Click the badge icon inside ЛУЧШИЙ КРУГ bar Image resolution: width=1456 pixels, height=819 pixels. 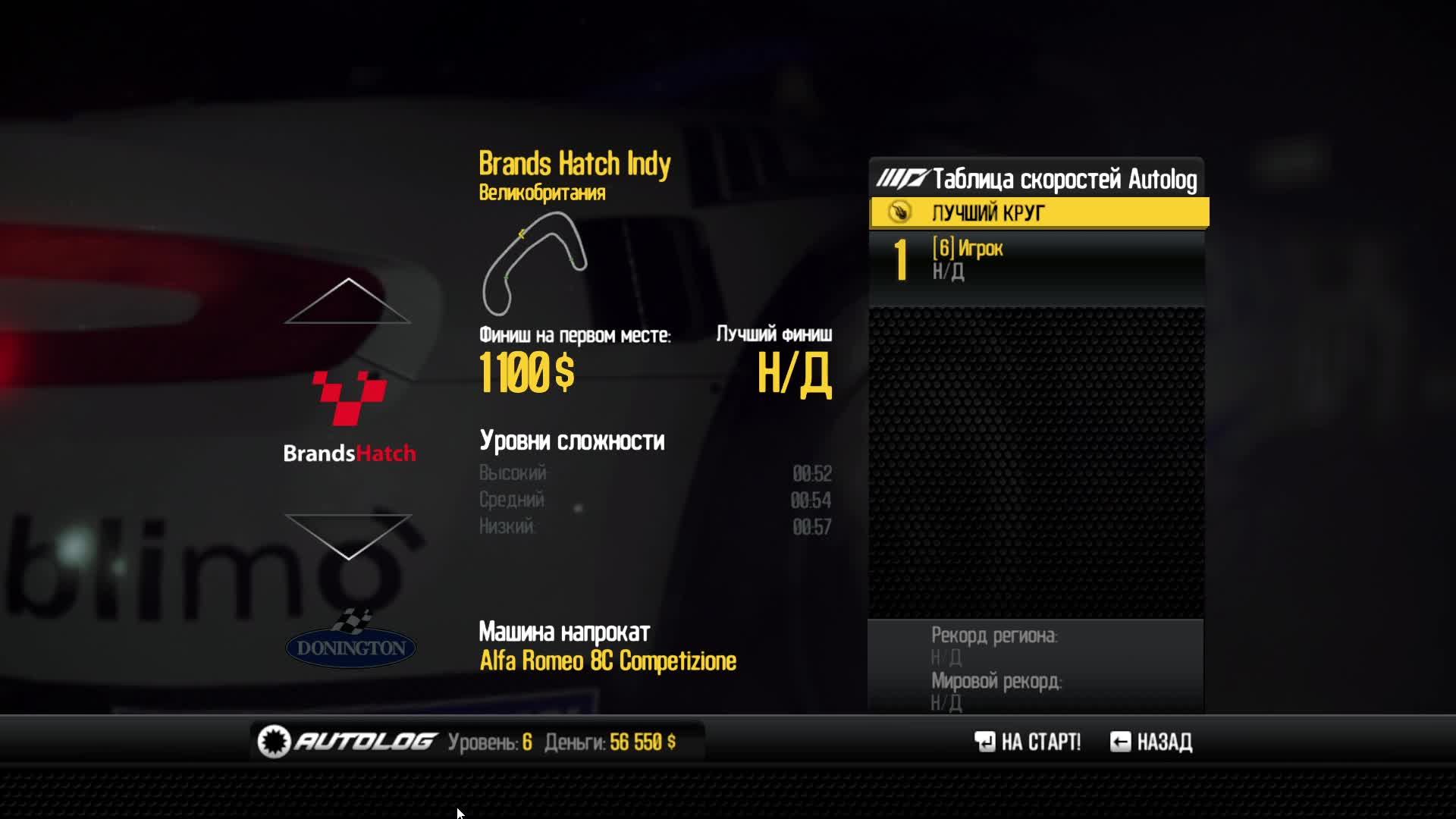[x=899, y=213]
